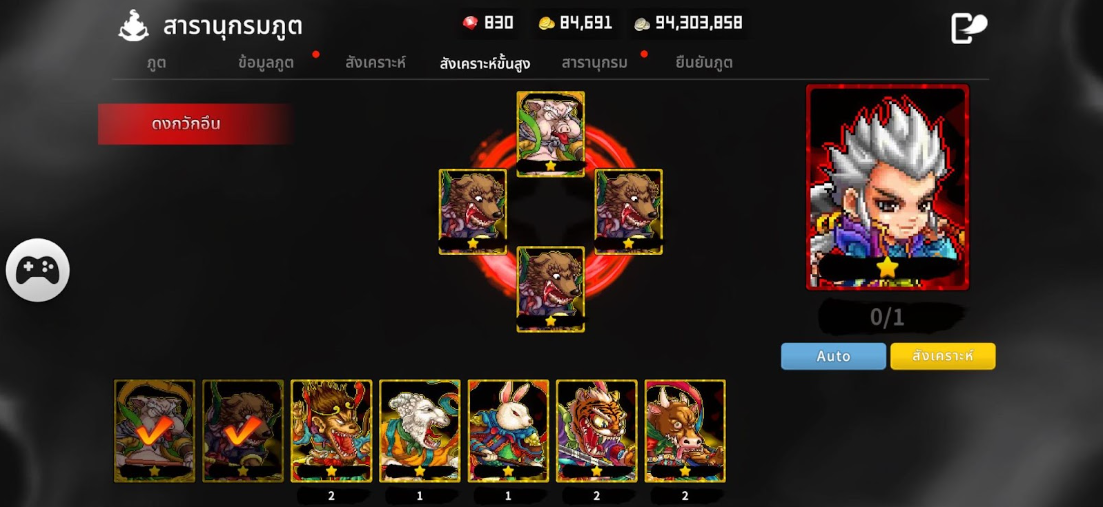Deselect the checked bear card in list
The width and height of the screenshot is (1103, 507).
click(243, 430)
